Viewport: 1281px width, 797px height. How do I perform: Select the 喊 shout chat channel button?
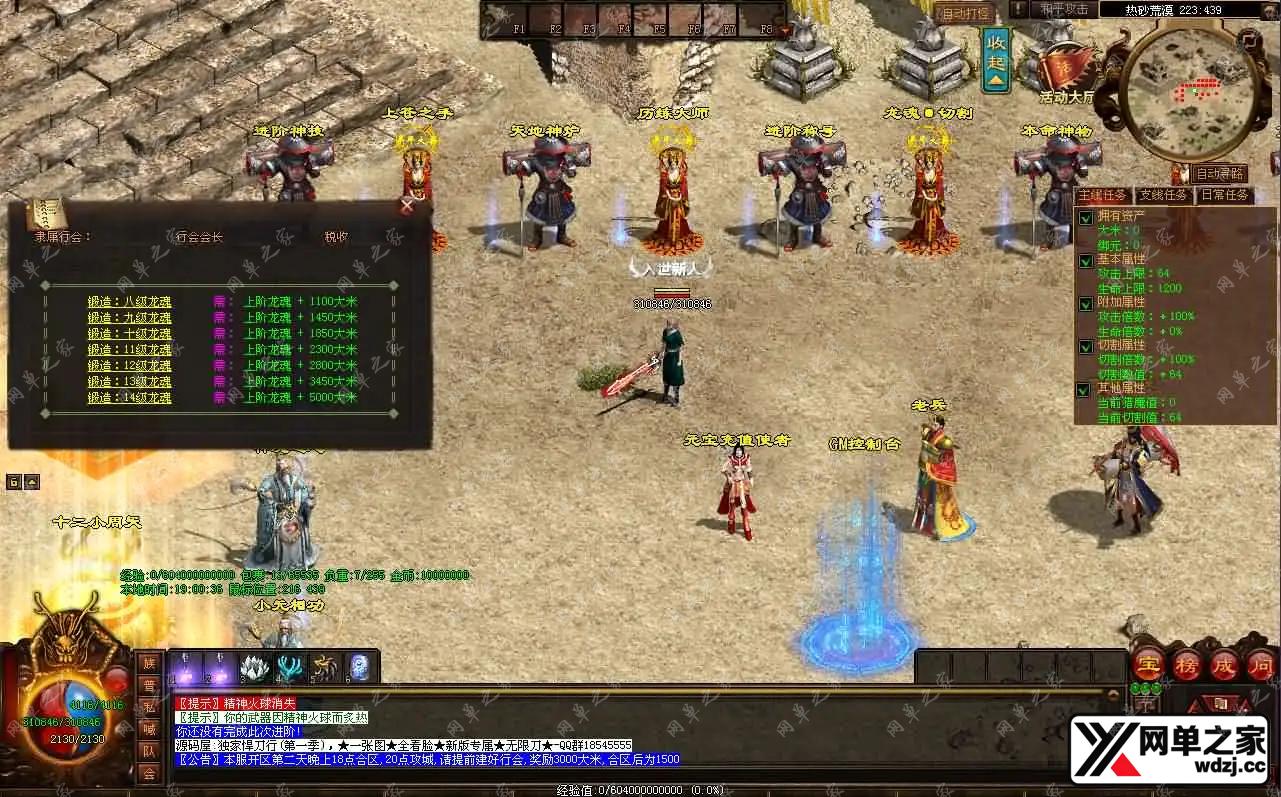pyautogui.click(x=149, y=729)
